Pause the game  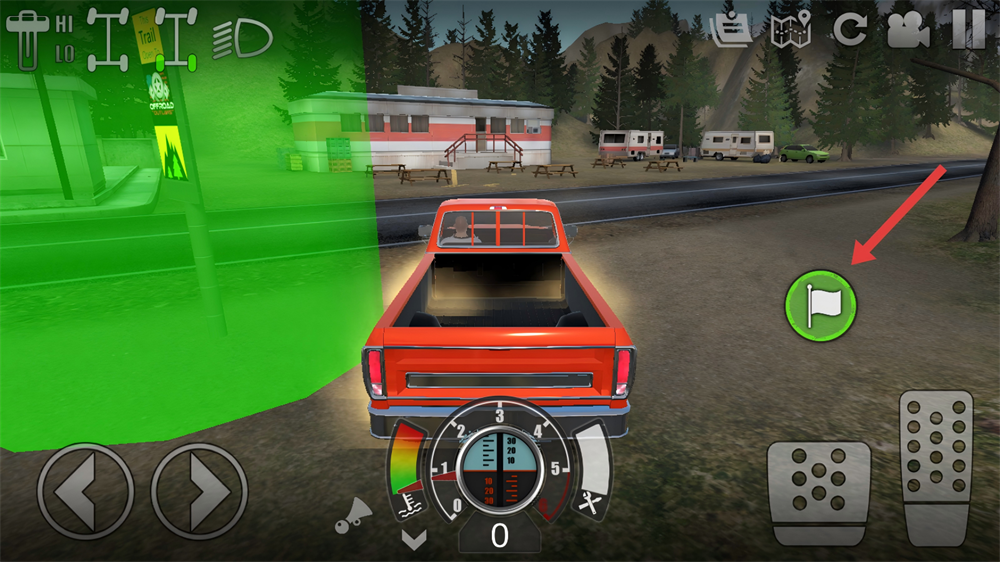point(967,30)
